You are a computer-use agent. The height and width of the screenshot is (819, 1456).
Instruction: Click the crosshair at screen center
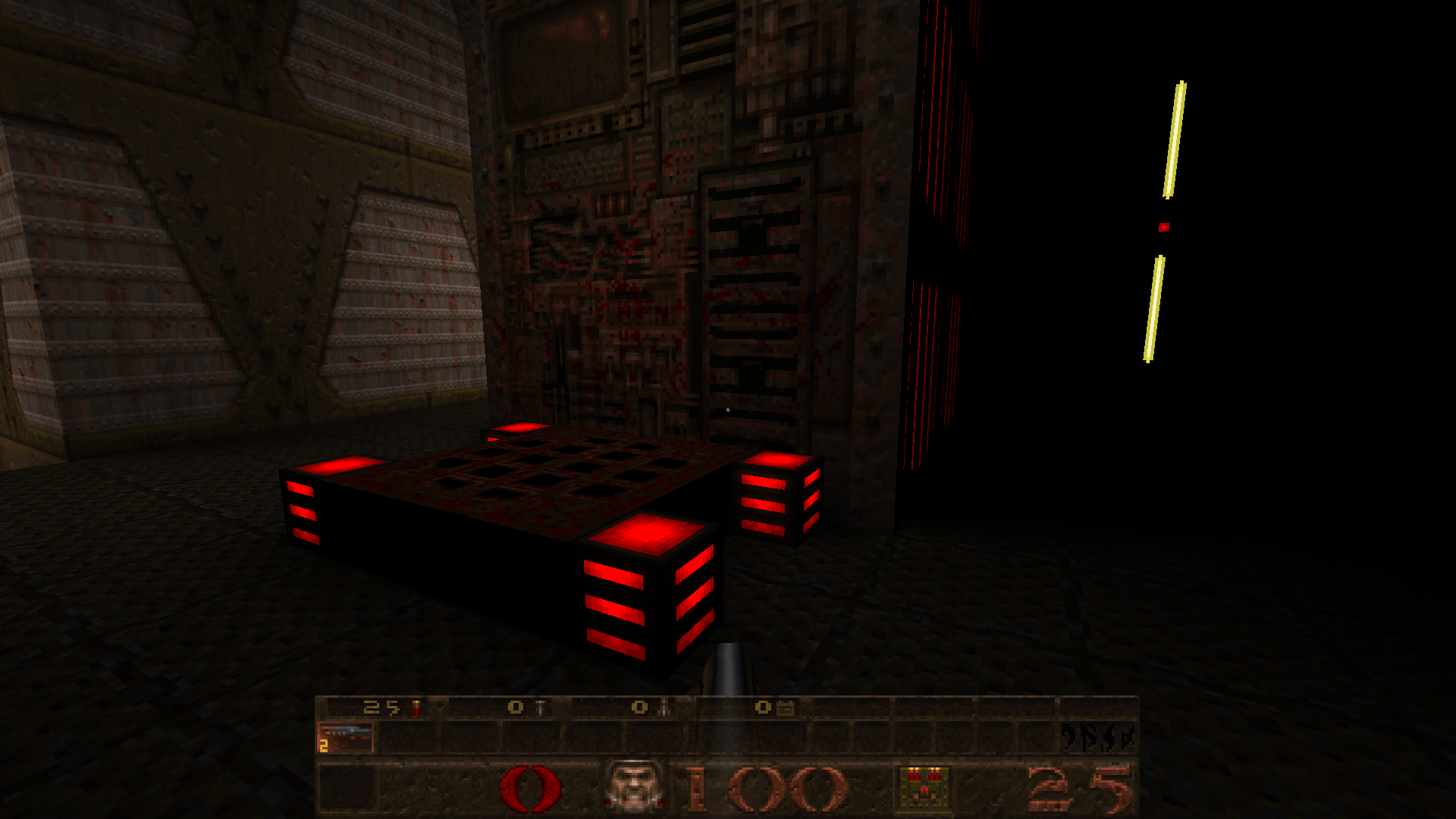(x=728, y=409)
